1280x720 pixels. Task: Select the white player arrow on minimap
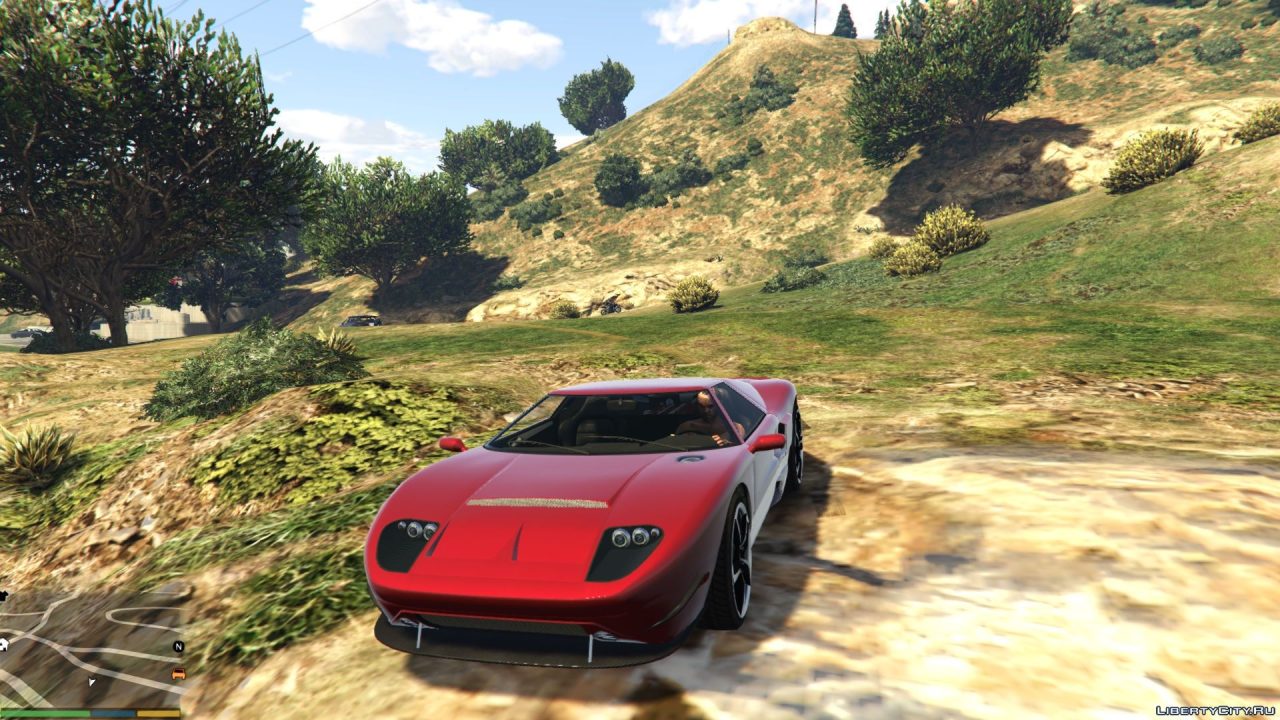coord(92,682)
